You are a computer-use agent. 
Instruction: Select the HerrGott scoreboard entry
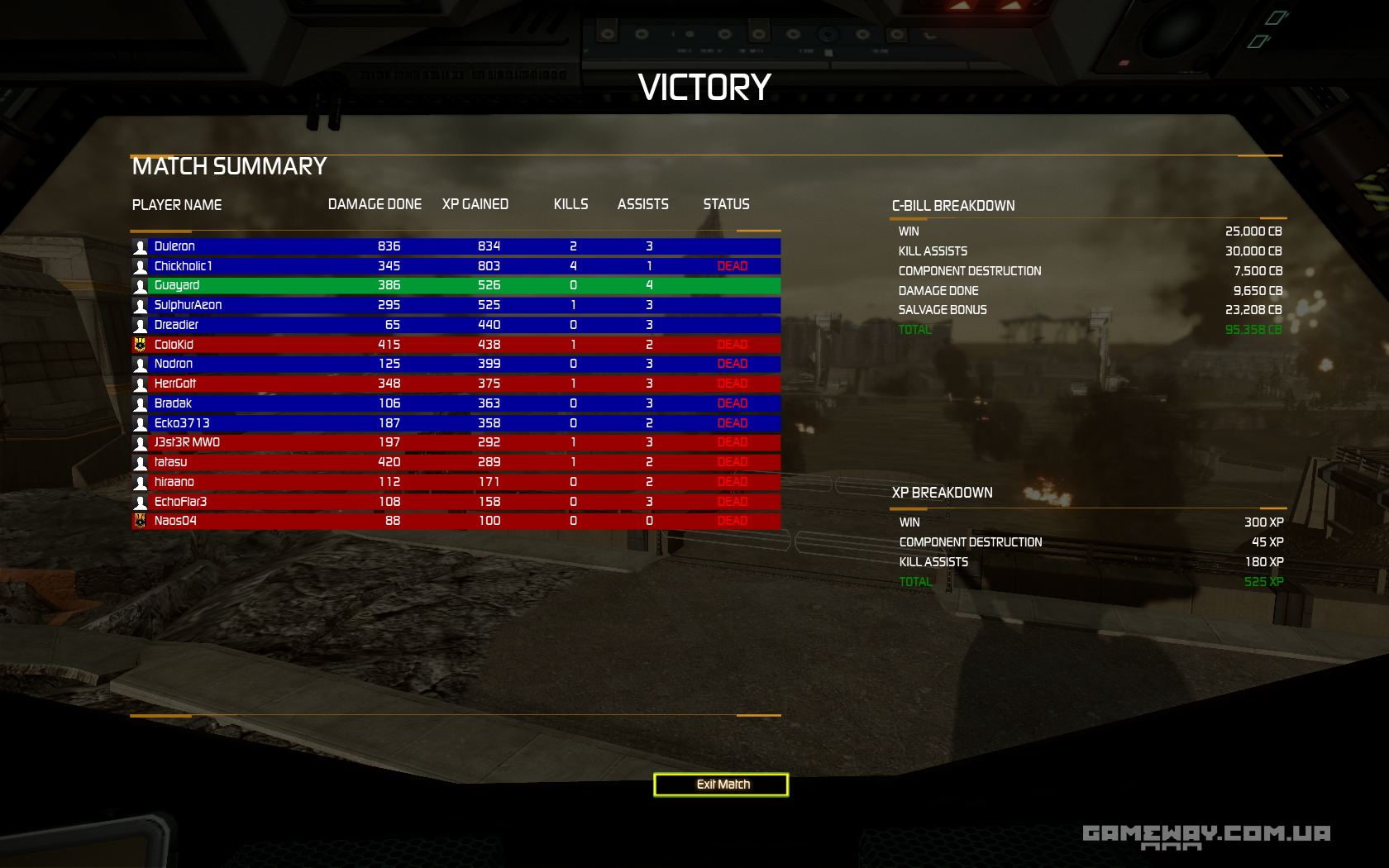455,384
